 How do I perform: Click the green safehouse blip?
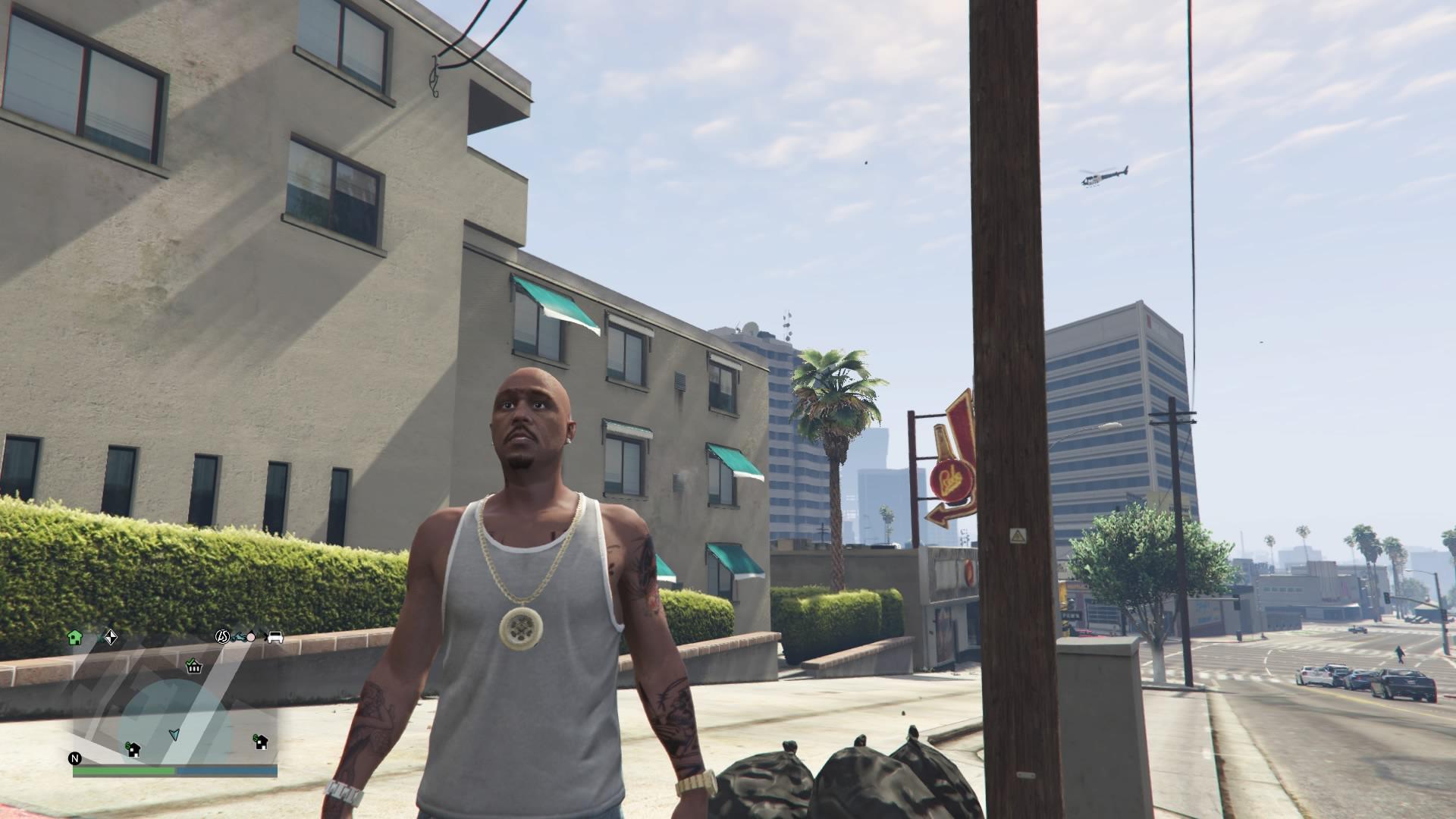coord(74,637)
